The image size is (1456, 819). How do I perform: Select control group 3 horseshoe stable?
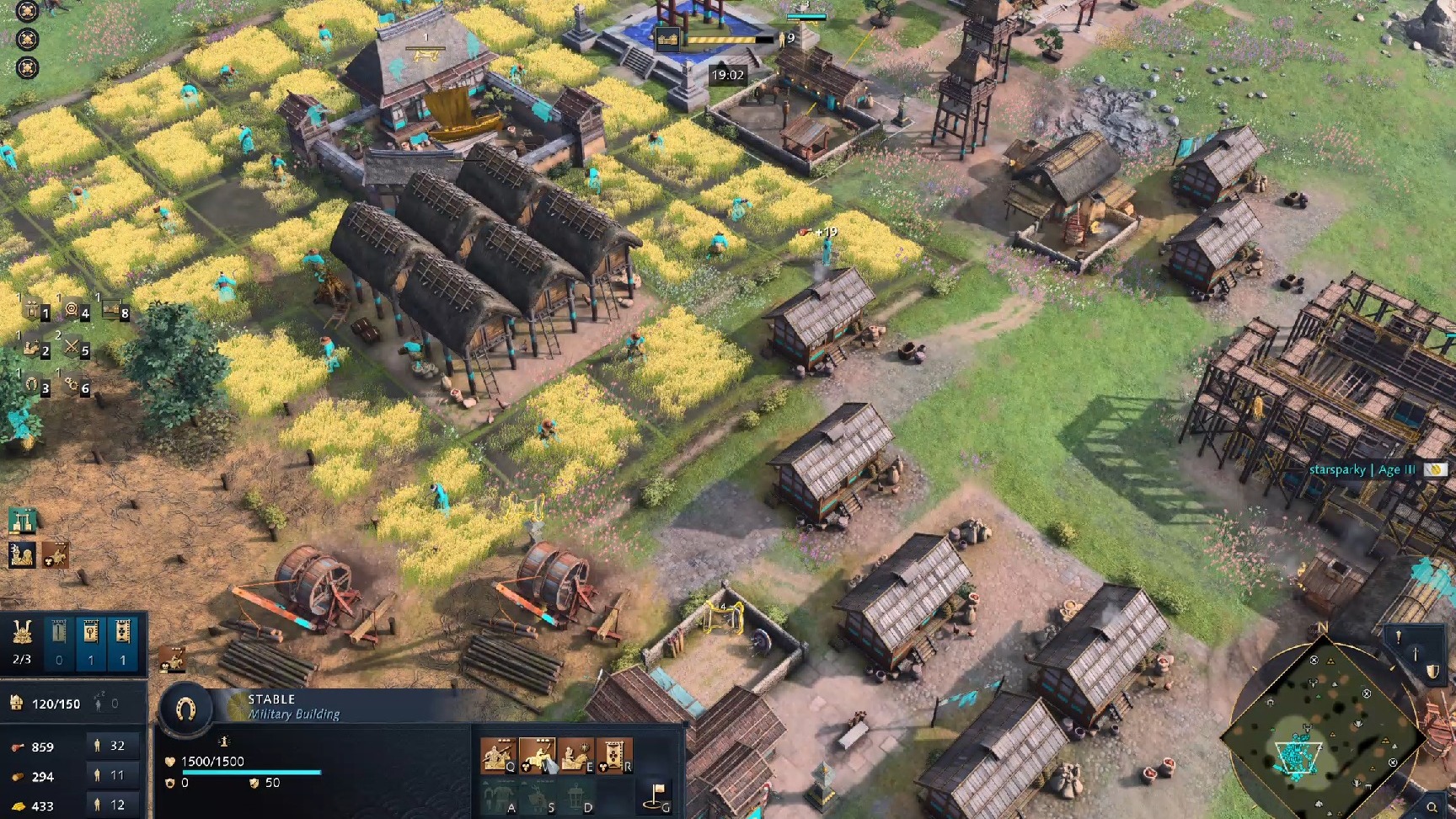coord(34,385)
